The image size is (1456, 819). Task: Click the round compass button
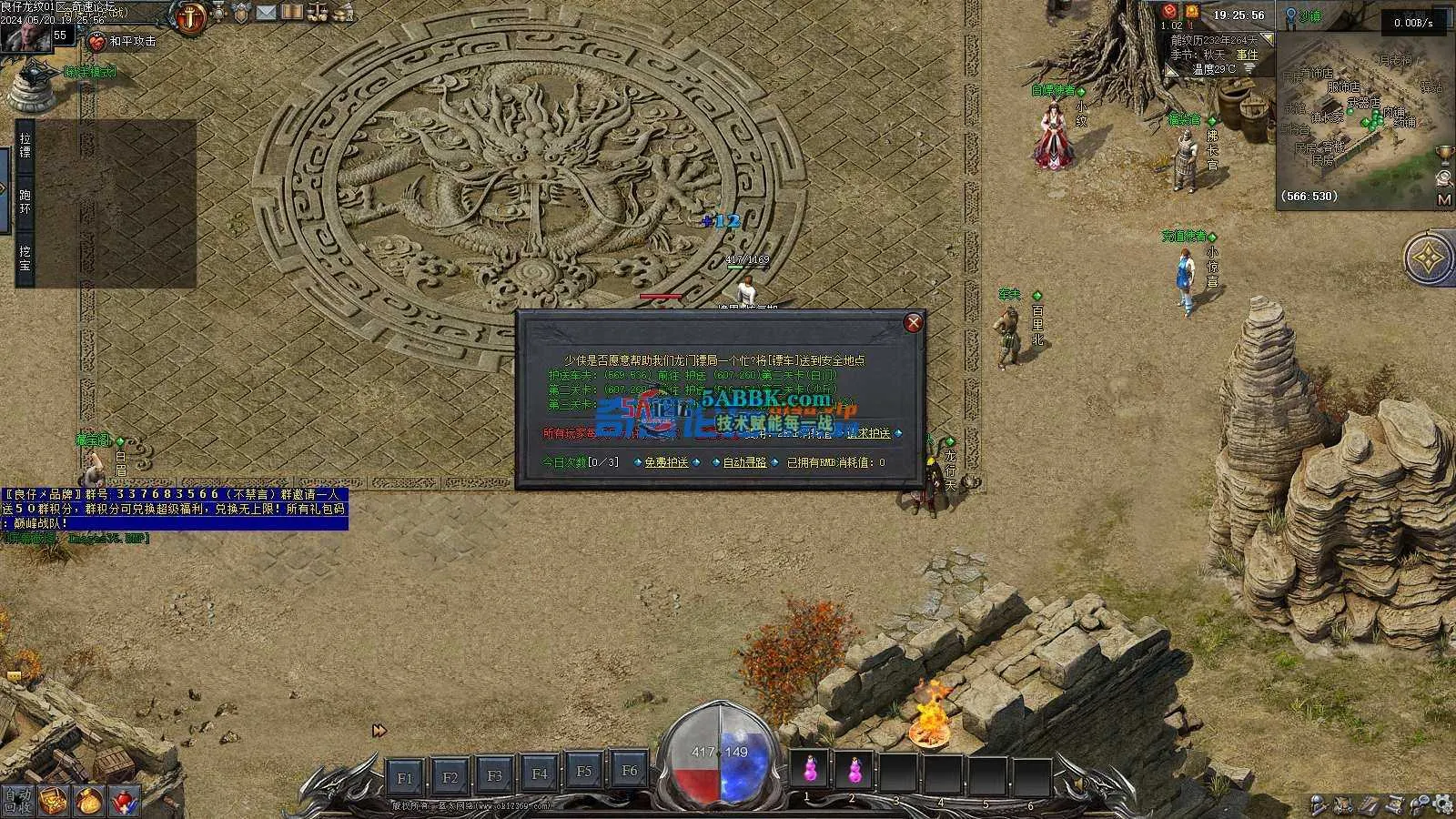[1431, 258]
